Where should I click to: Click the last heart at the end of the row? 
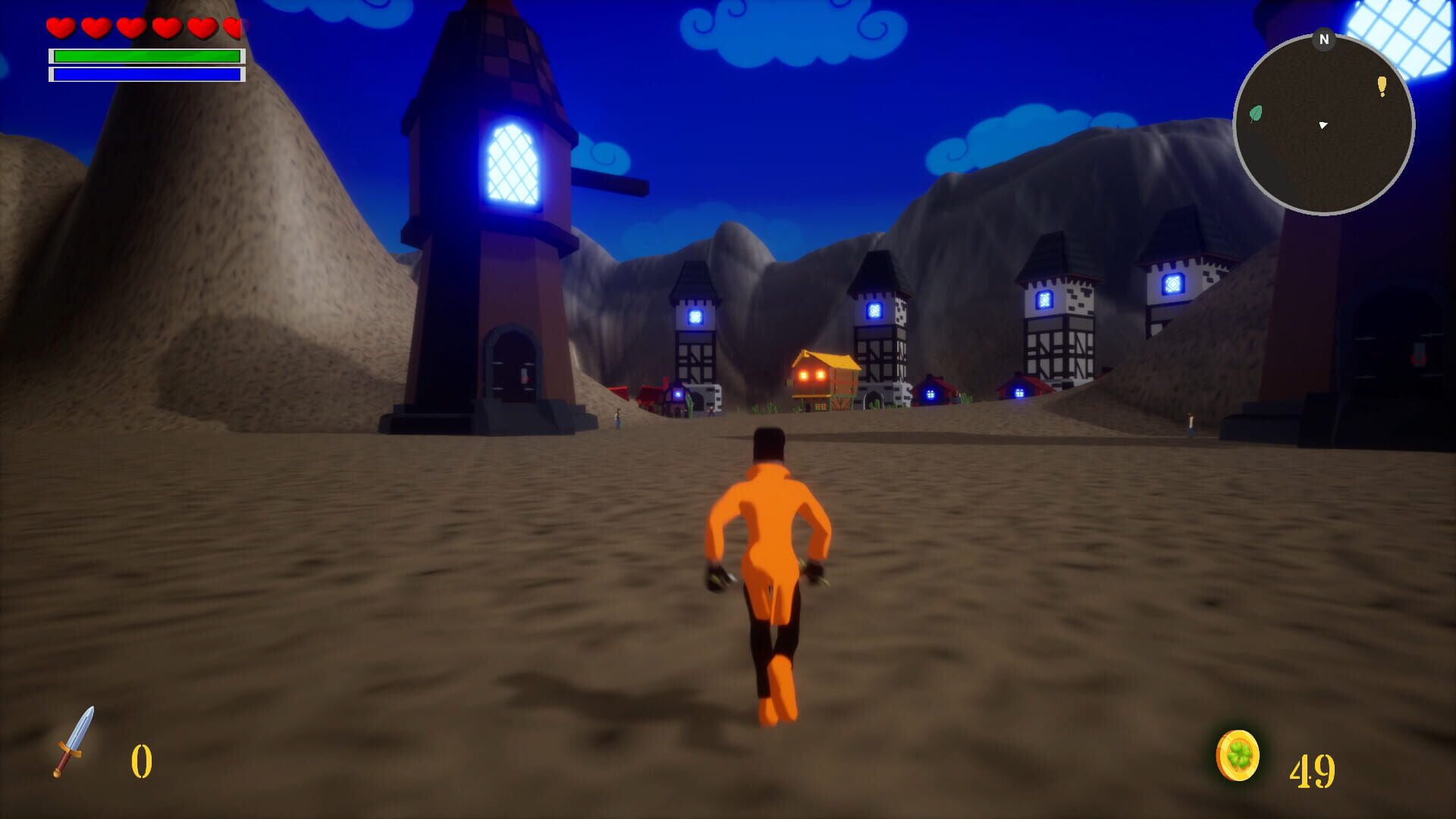(x=231, y=27)
